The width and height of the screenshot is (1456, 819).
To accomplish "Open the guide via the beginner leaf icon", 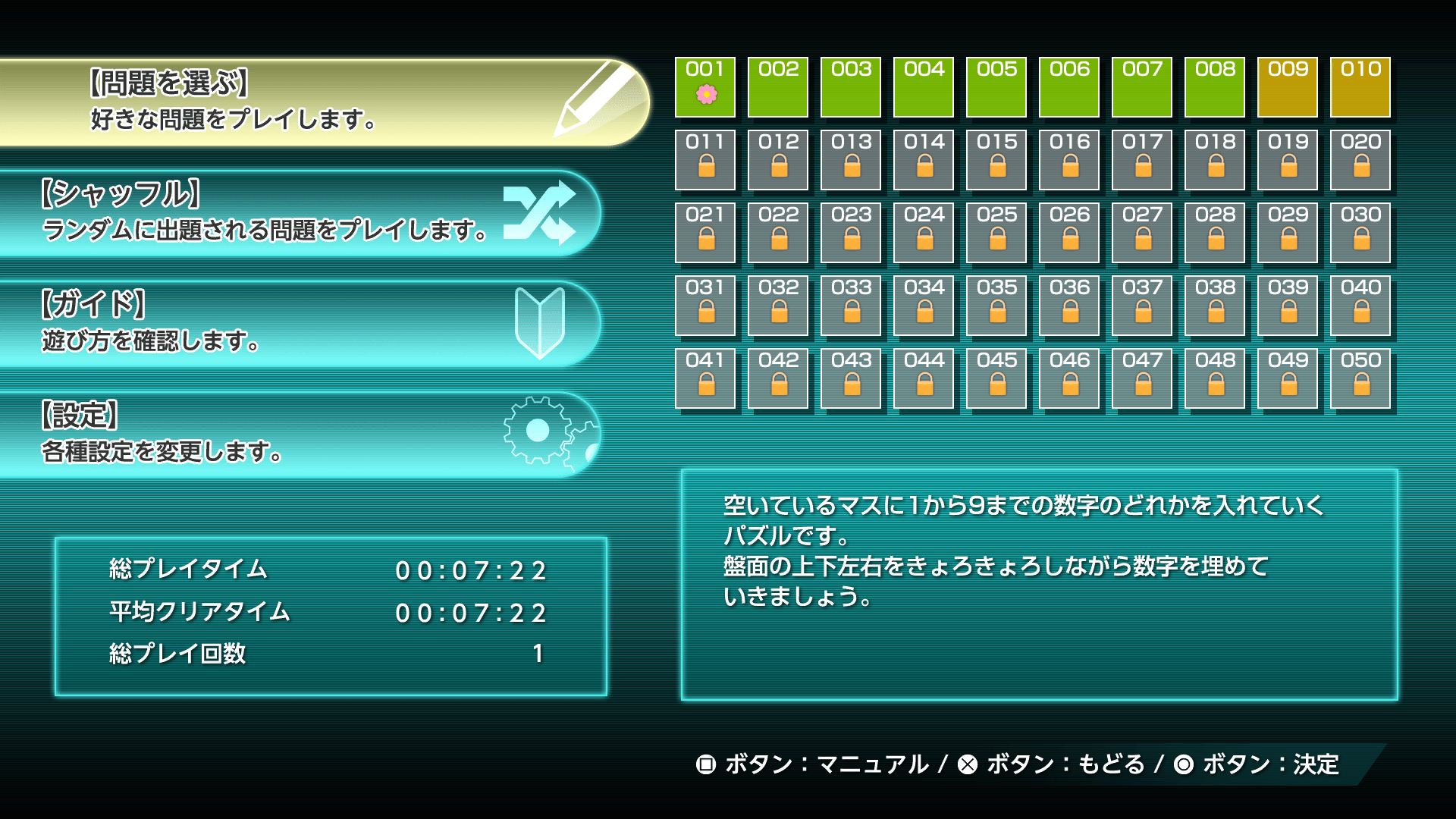I will (540, 322).
